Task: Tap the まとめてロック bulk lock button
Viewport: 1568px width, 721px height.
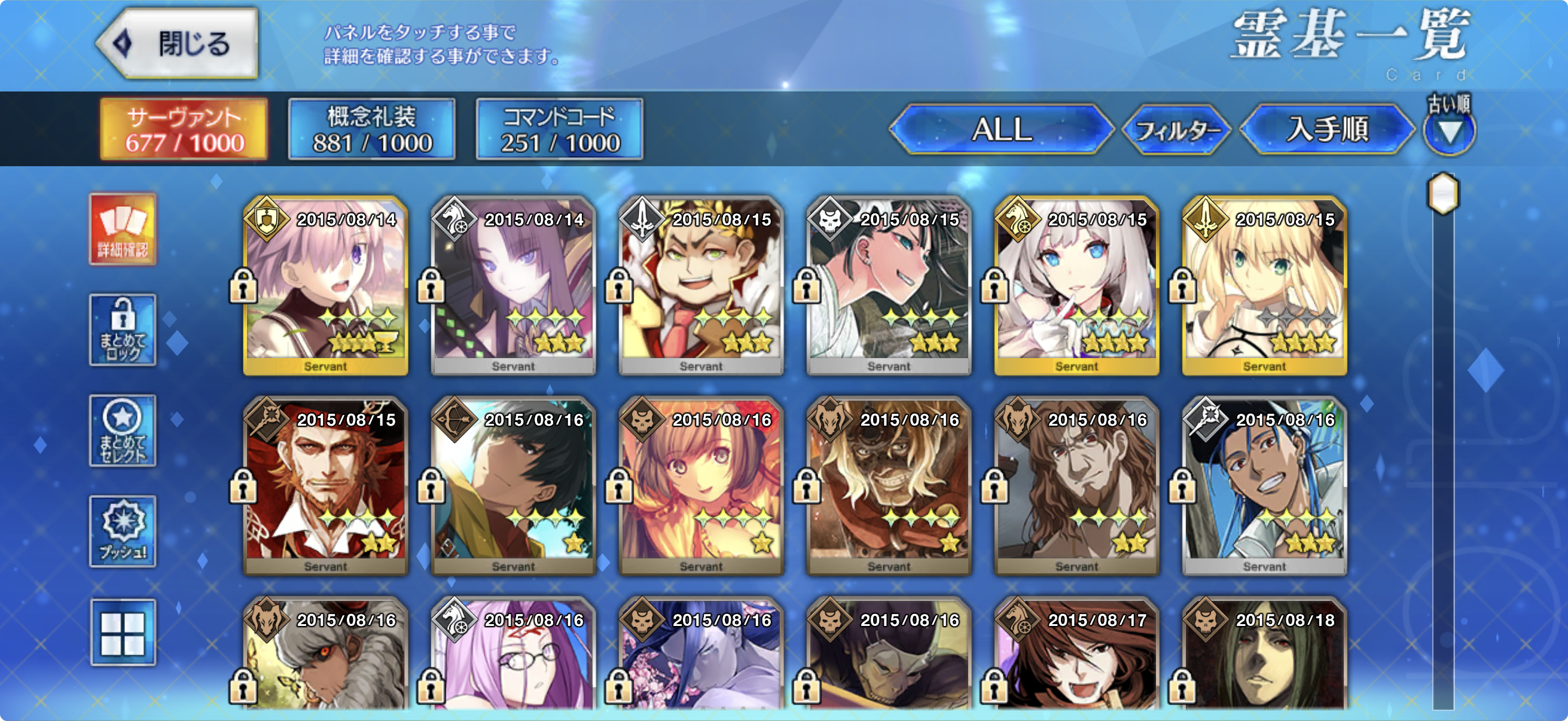Action: pos(123,330)
